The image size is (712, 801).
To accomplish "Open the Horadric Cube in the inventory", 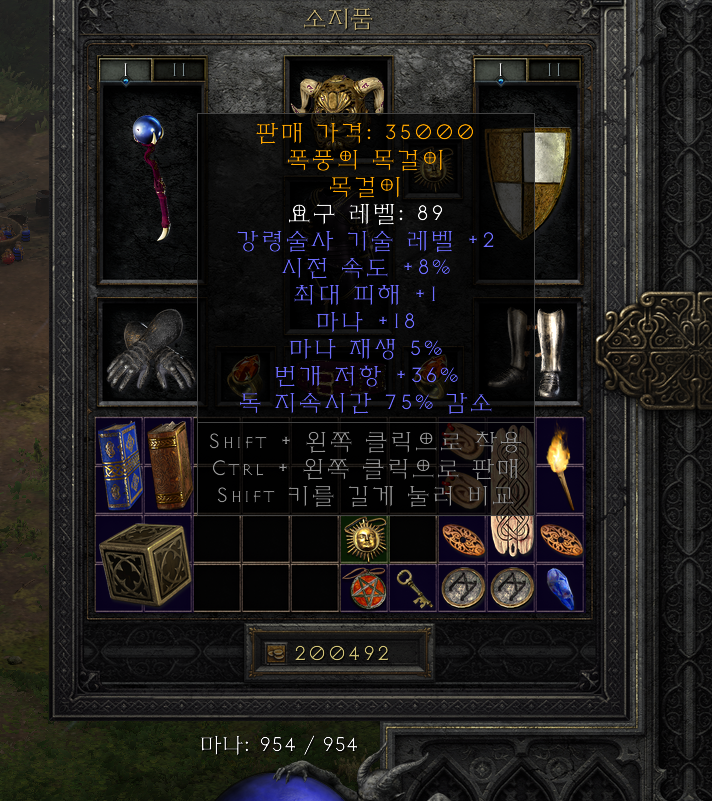I will click(x=143, y=562).
